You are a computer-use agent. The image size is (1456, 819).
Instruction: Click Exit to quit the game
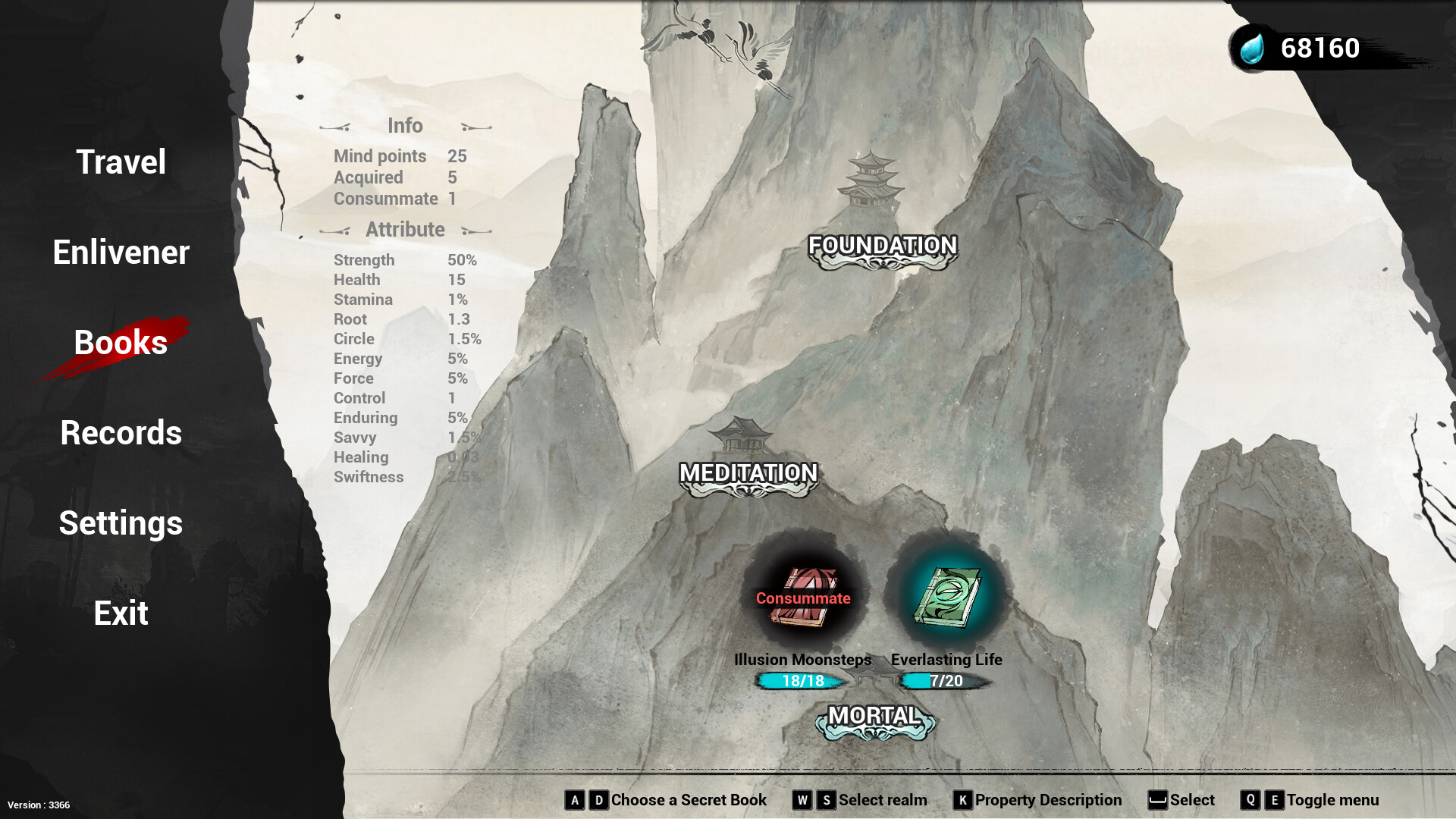pyautogui.click(x=120, y=613)
